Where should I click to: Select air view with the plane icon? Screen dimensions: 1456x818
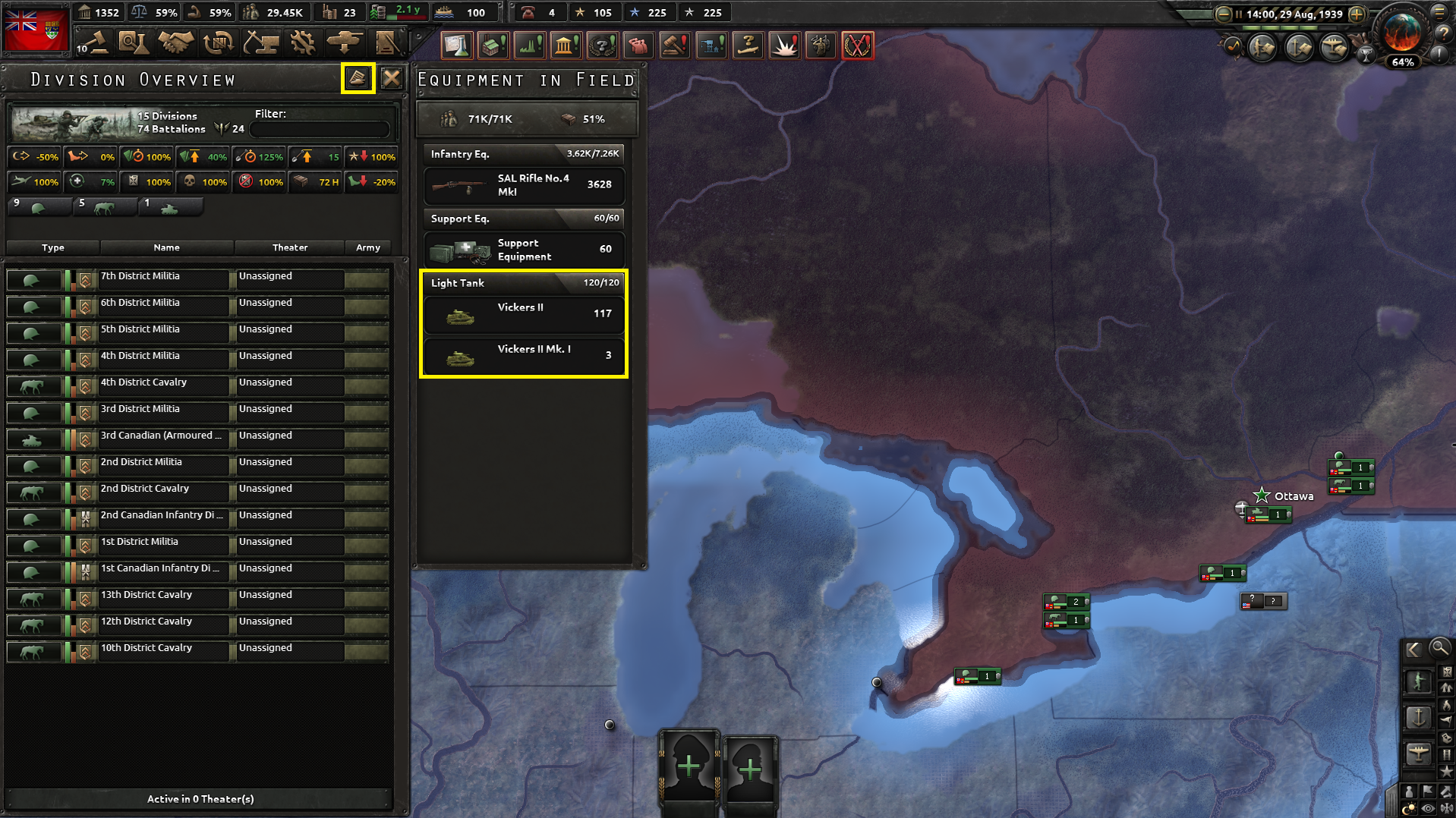[x=1418, y=754]
